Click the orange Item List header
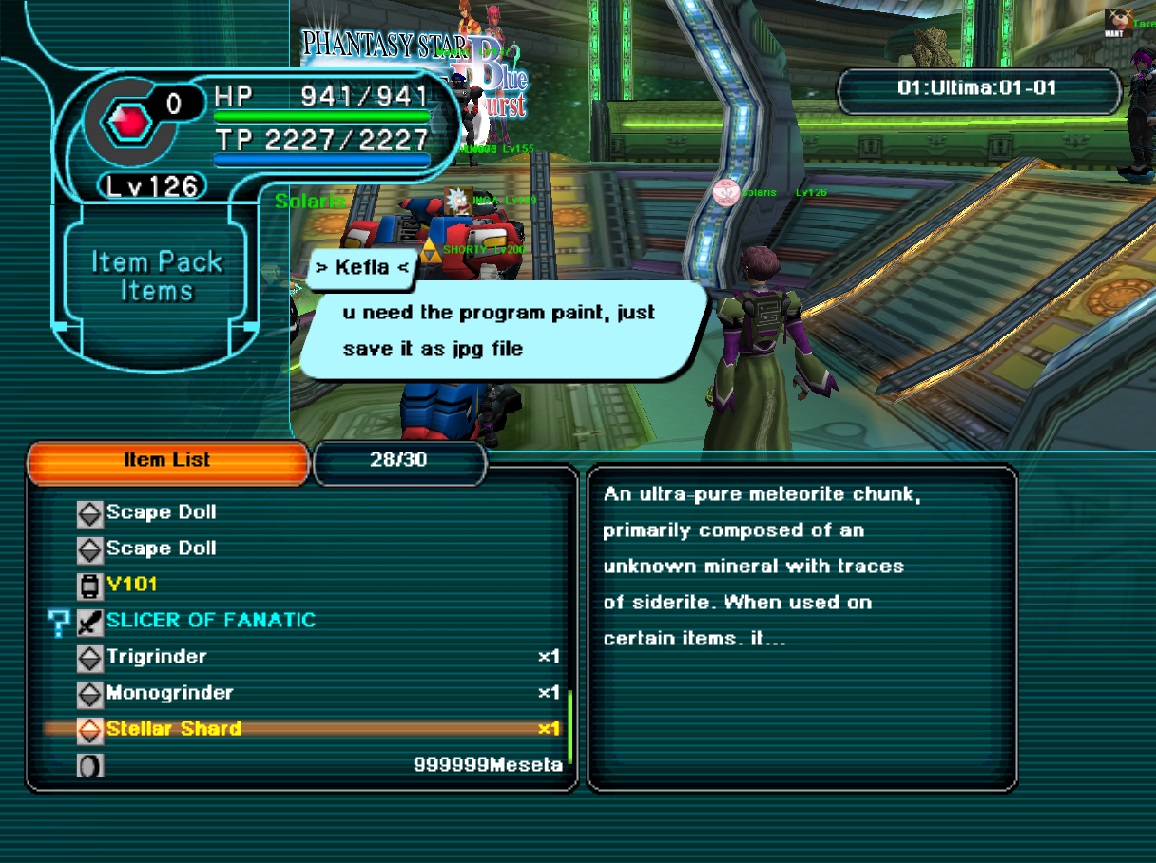Image resolution: width=1156 pixels, height=863 pixels. click(168, 461)
